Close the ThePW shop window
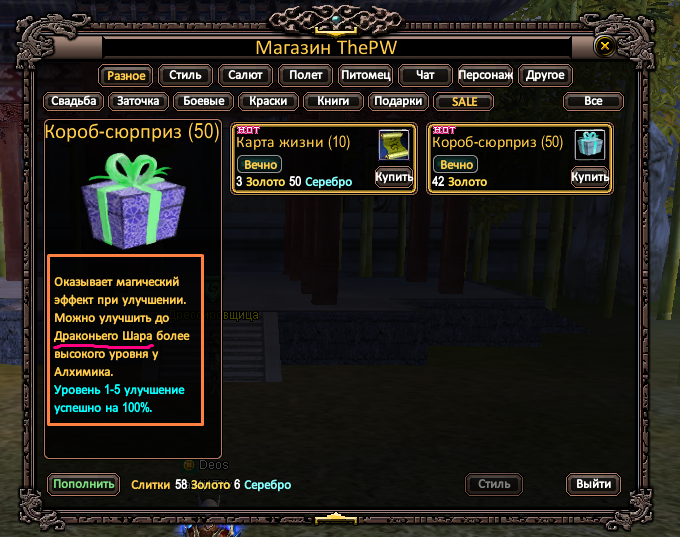Image resolution: width=680 pixels, height=537 pixels. (x=603, y=46)
